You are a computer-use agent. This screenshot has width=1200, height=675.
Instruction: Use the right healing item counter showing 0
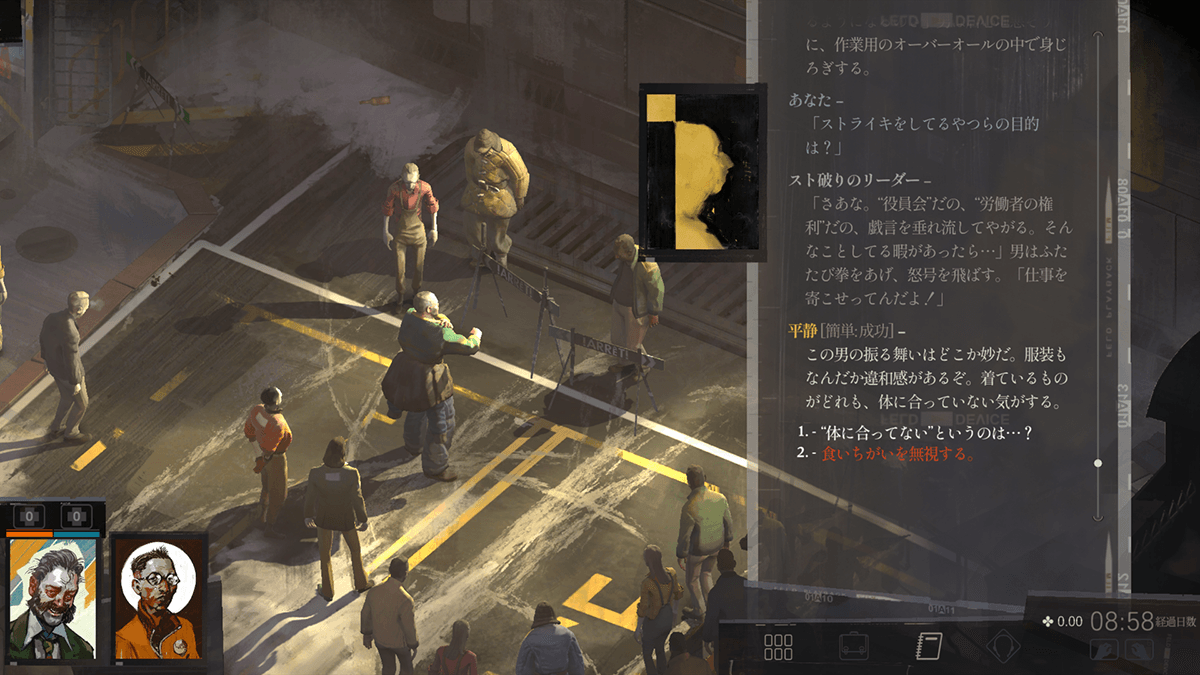click(x=77, y=517)
